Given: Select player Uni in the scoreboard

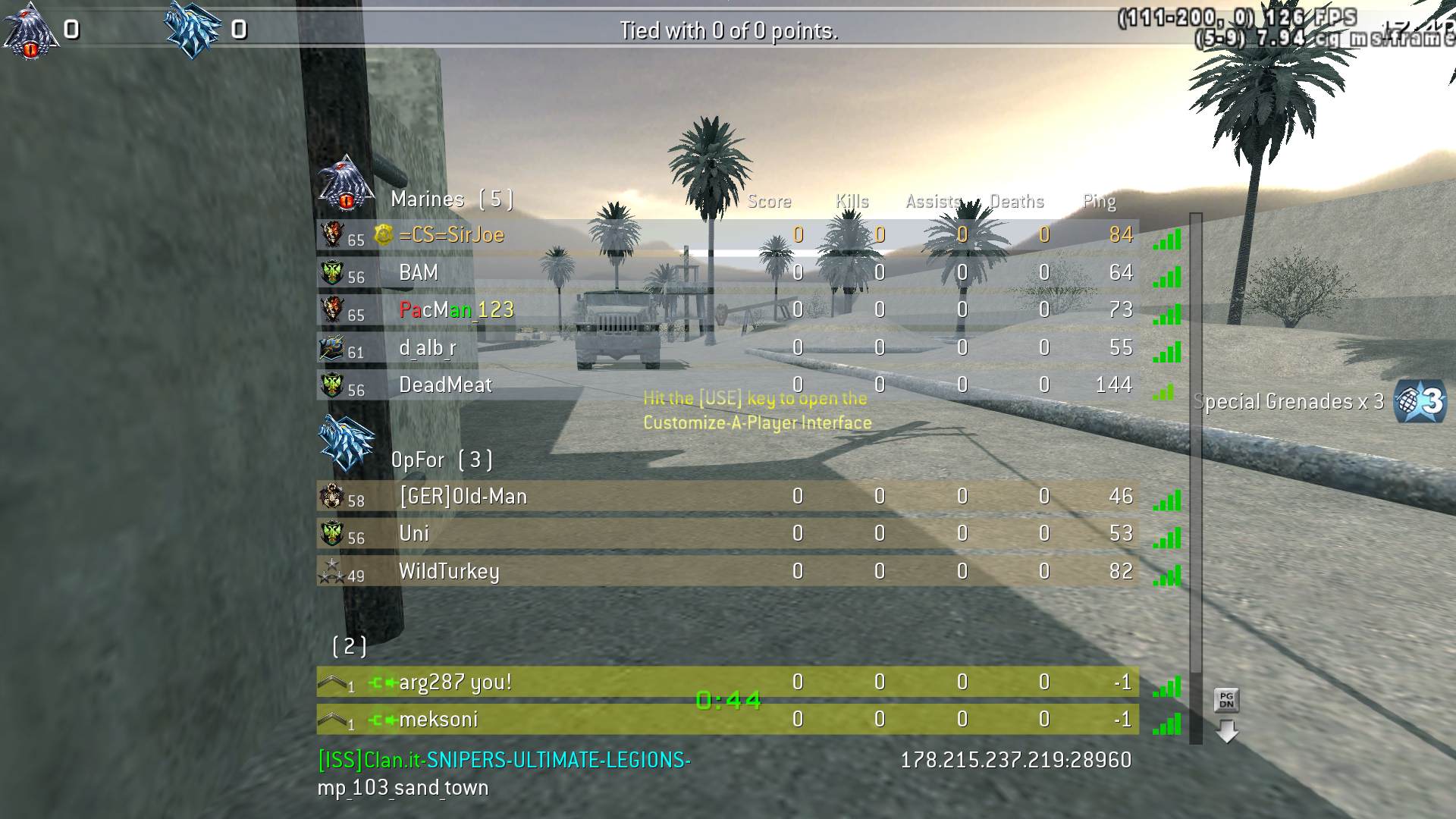Looking at the screenshot, I should 726,534.
